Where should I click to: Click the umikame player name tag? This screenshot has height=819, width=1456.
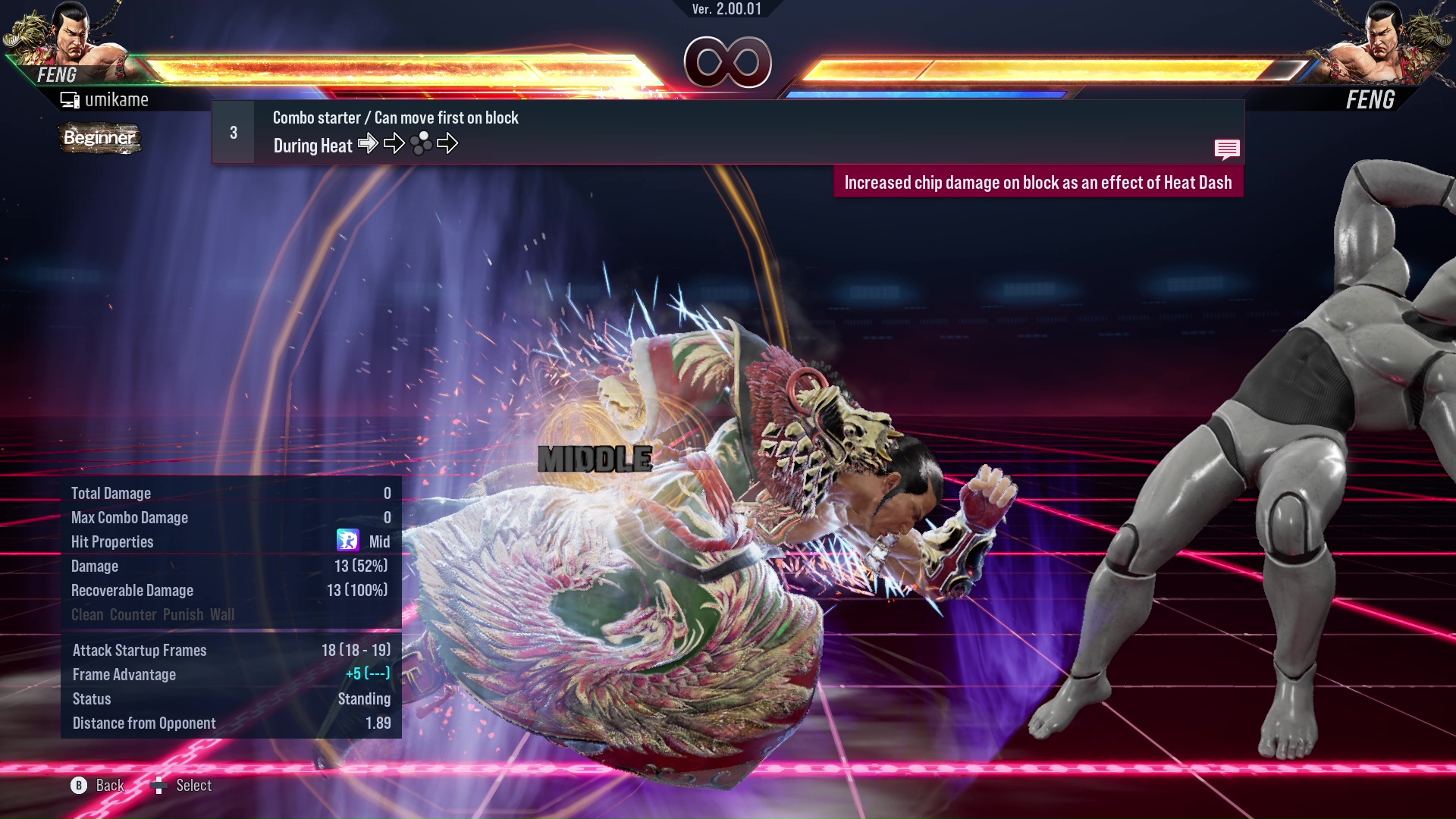118,99
